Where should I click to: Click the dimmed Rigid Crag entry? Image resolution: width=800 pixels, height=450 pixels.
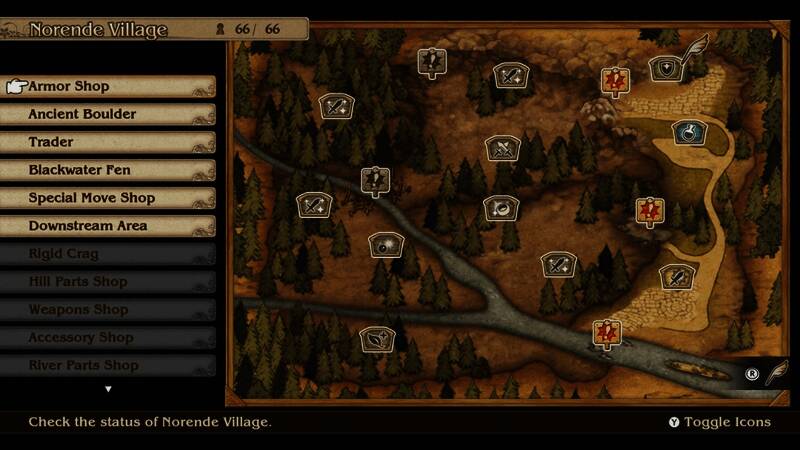(x=110, y=254)
